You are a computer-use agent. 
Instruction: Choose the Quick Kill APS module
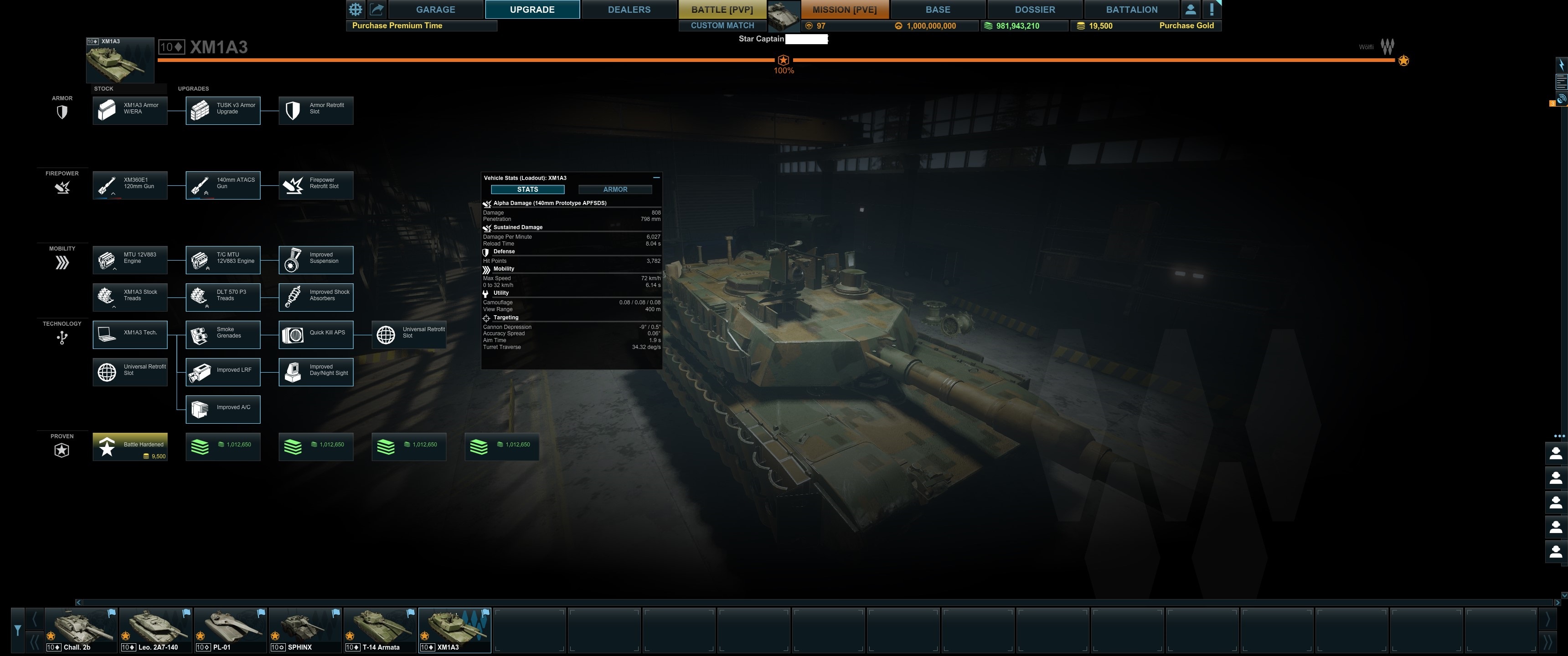coord(316,335)
